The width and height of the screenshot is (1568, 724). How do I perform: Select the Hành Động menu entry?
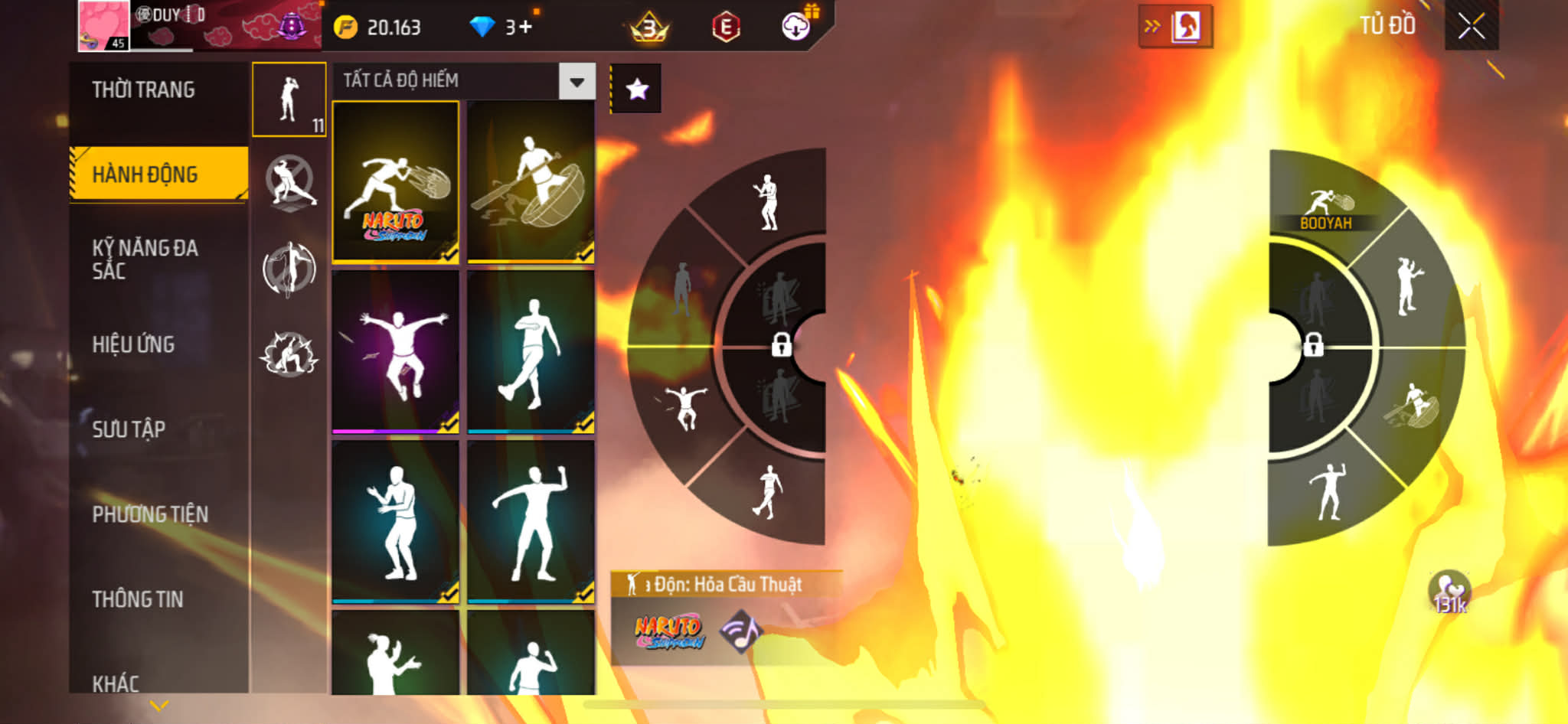click(145, 174)
